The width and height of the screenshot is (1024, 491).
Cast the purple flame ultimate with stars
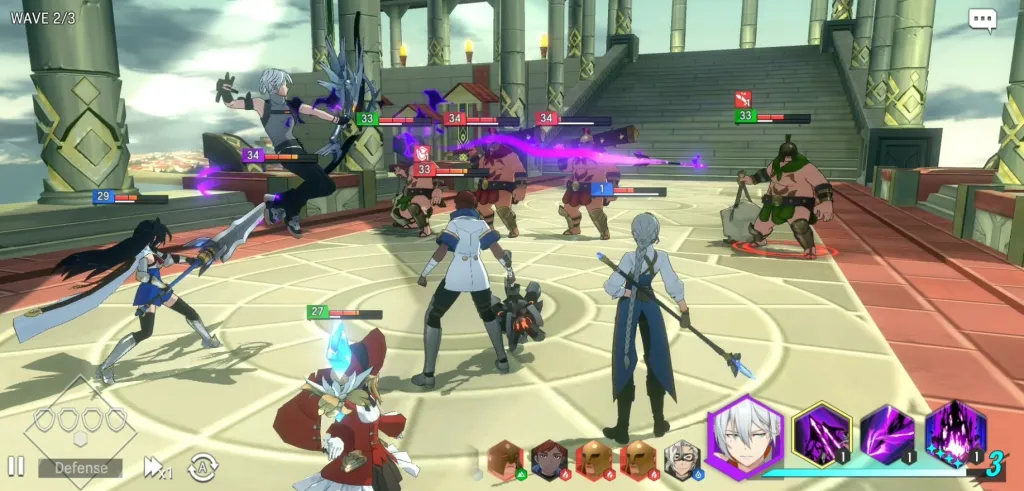(x=955, y=435)
